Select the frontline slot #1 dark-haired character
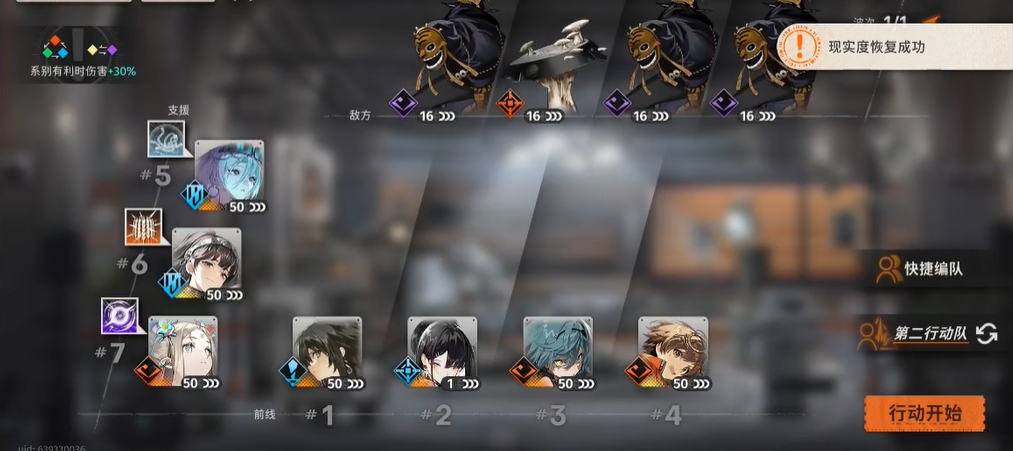Viewport: 1013px width, 451px height. (x=327, y=351)
